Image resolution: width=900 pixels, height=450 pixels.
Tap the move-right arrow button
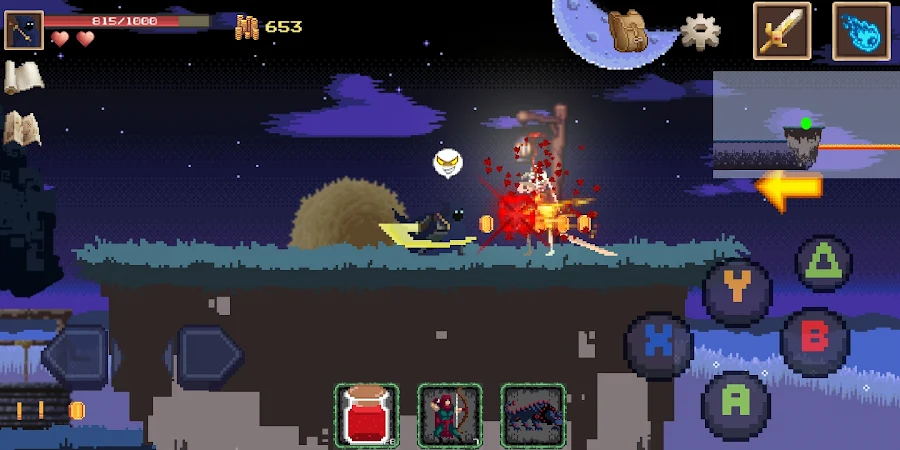208,355
